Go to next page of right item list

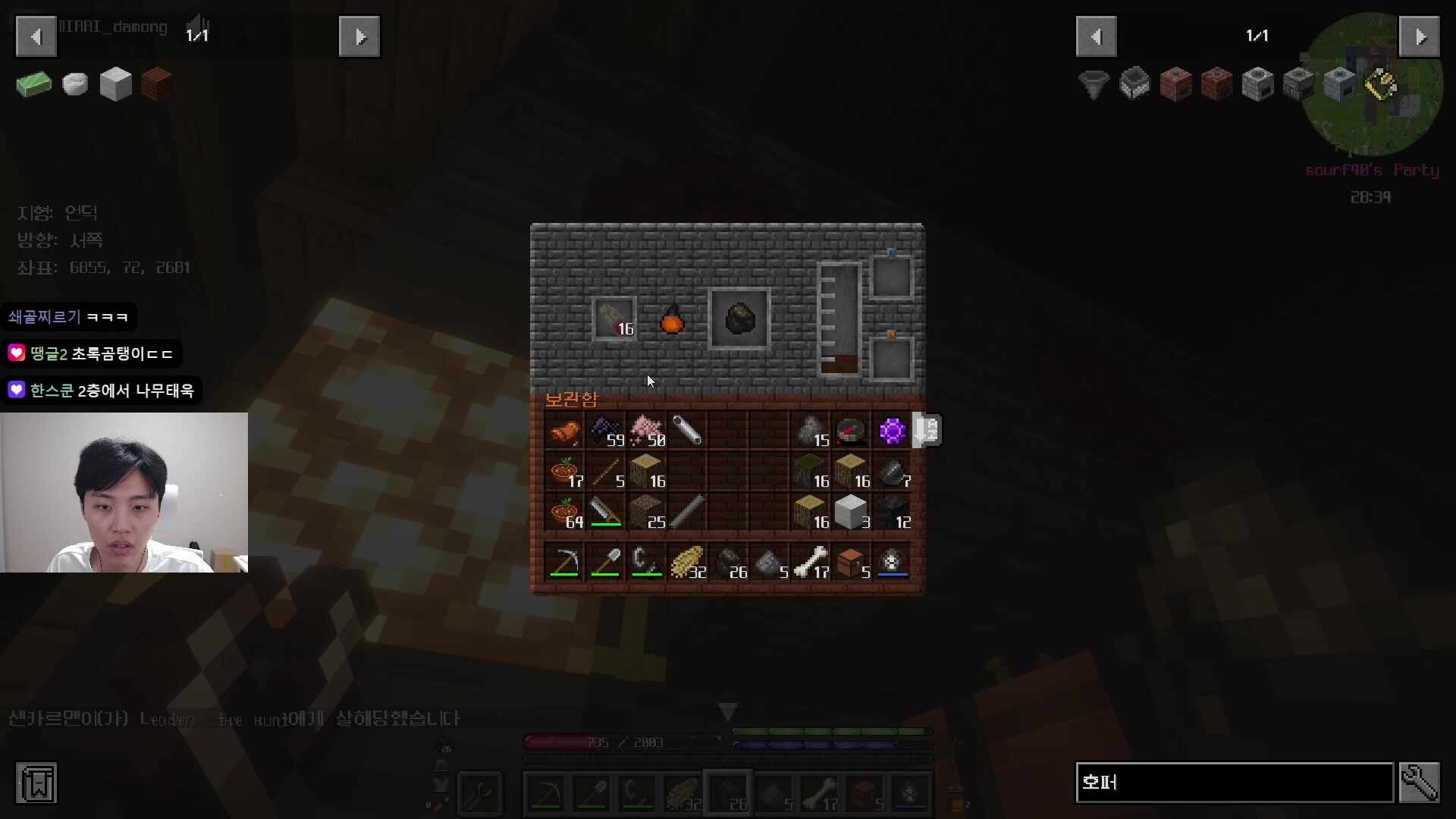(x=1419, y=36)
